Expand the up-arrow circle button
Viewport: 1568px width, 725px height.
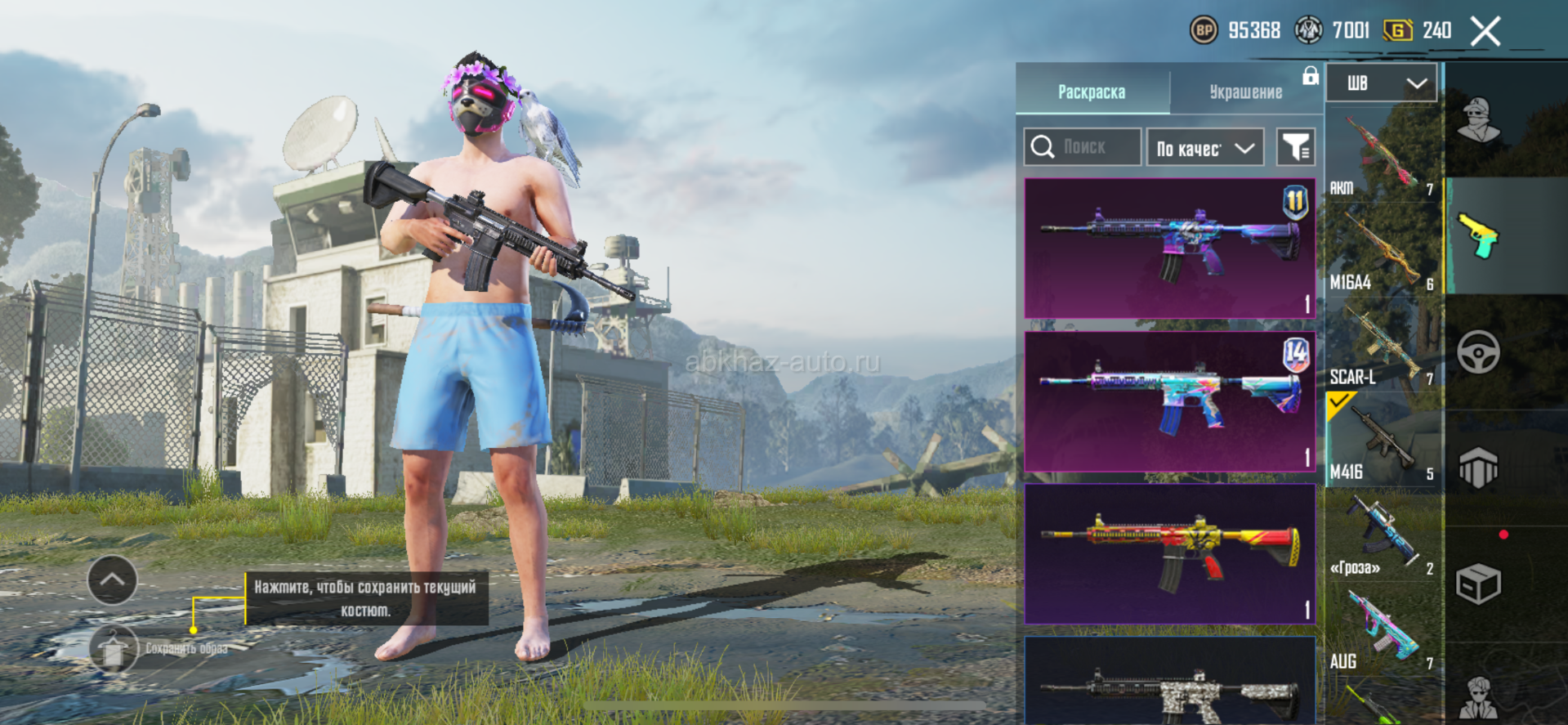coord(112,580)
